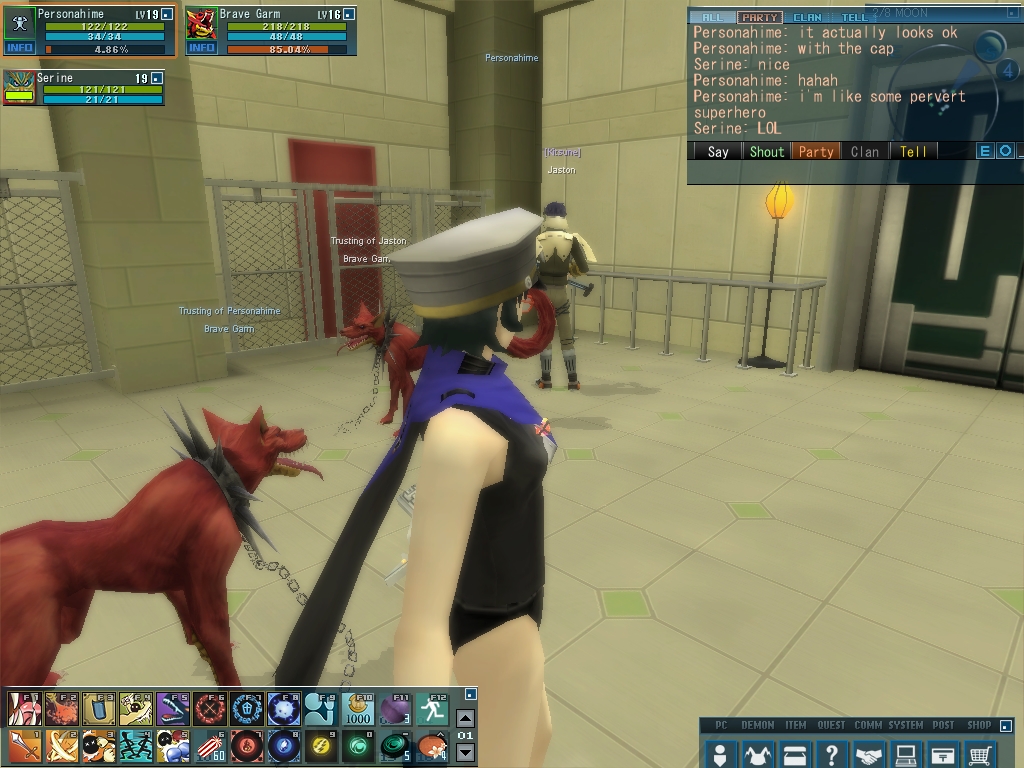Select the CLAN chat tab

[807, 17]
